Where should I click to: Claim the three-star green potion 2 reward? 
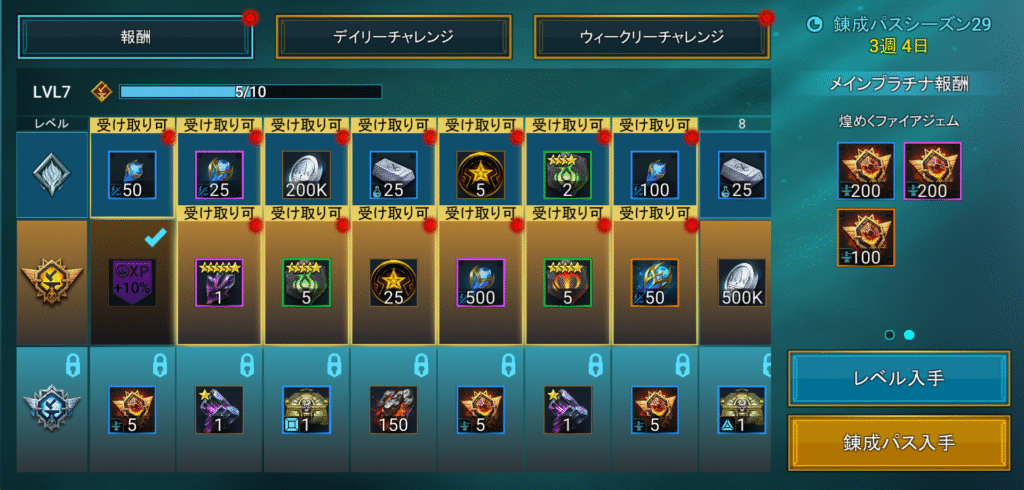pos(568,174)
